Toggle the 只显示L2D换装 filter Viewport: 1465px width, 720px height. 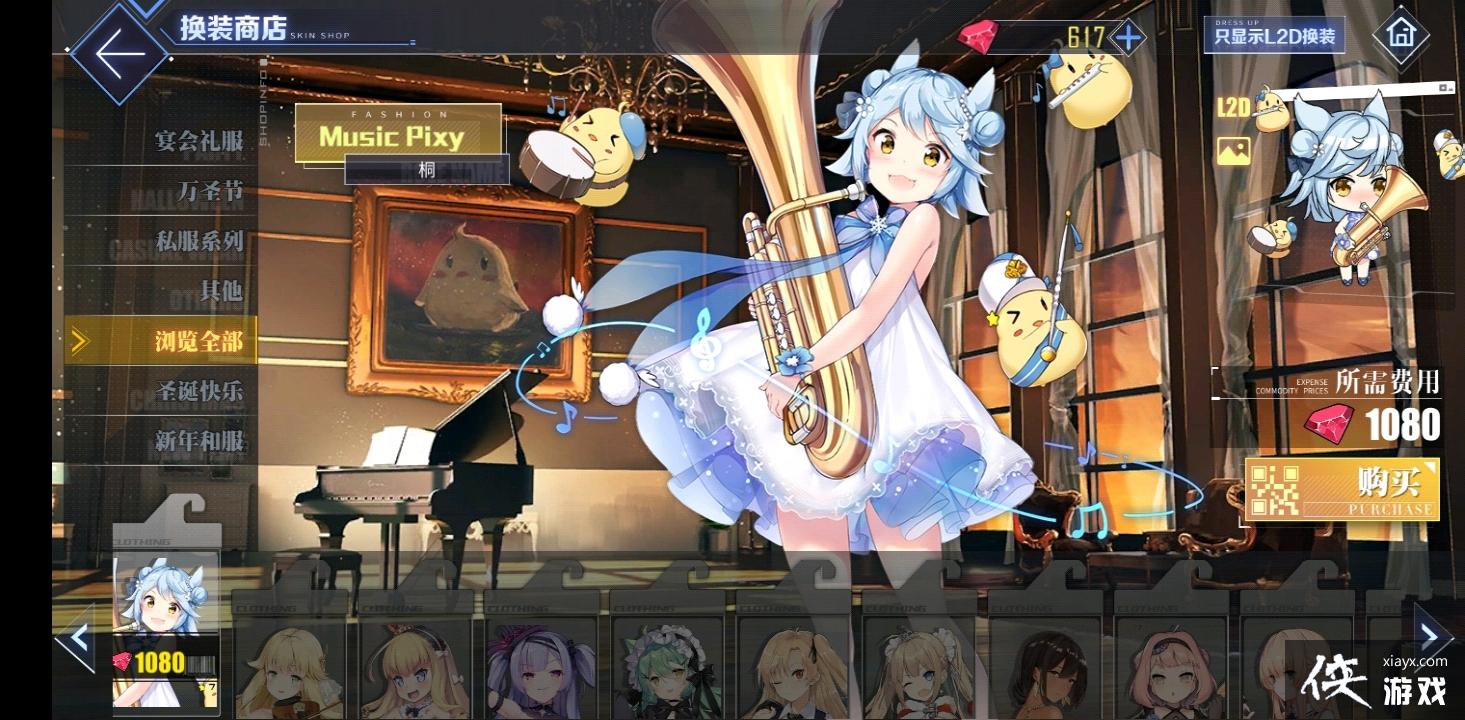(1274, 34)
